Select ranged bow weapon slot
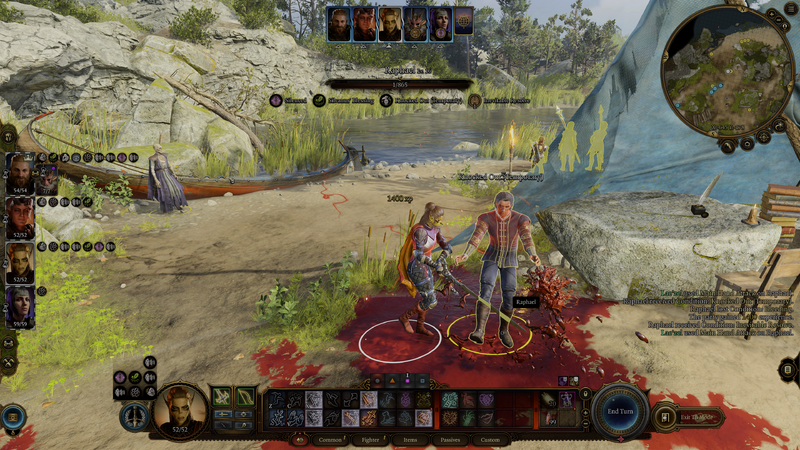Image resolution: width=800 pixels, height=450 pixels. click(245, 397)
